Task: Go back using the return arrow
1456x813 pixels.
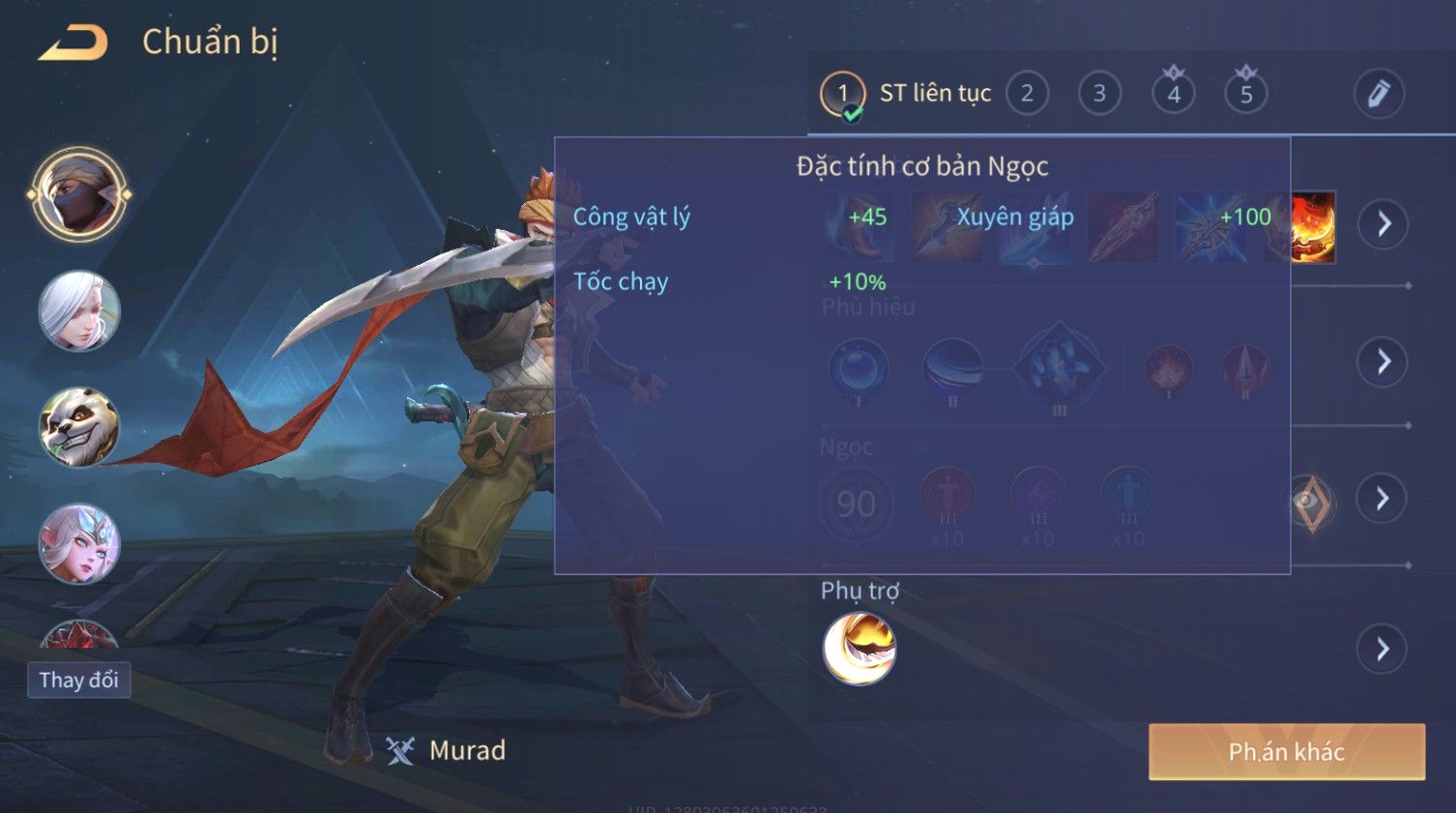Action: (73, 43)
